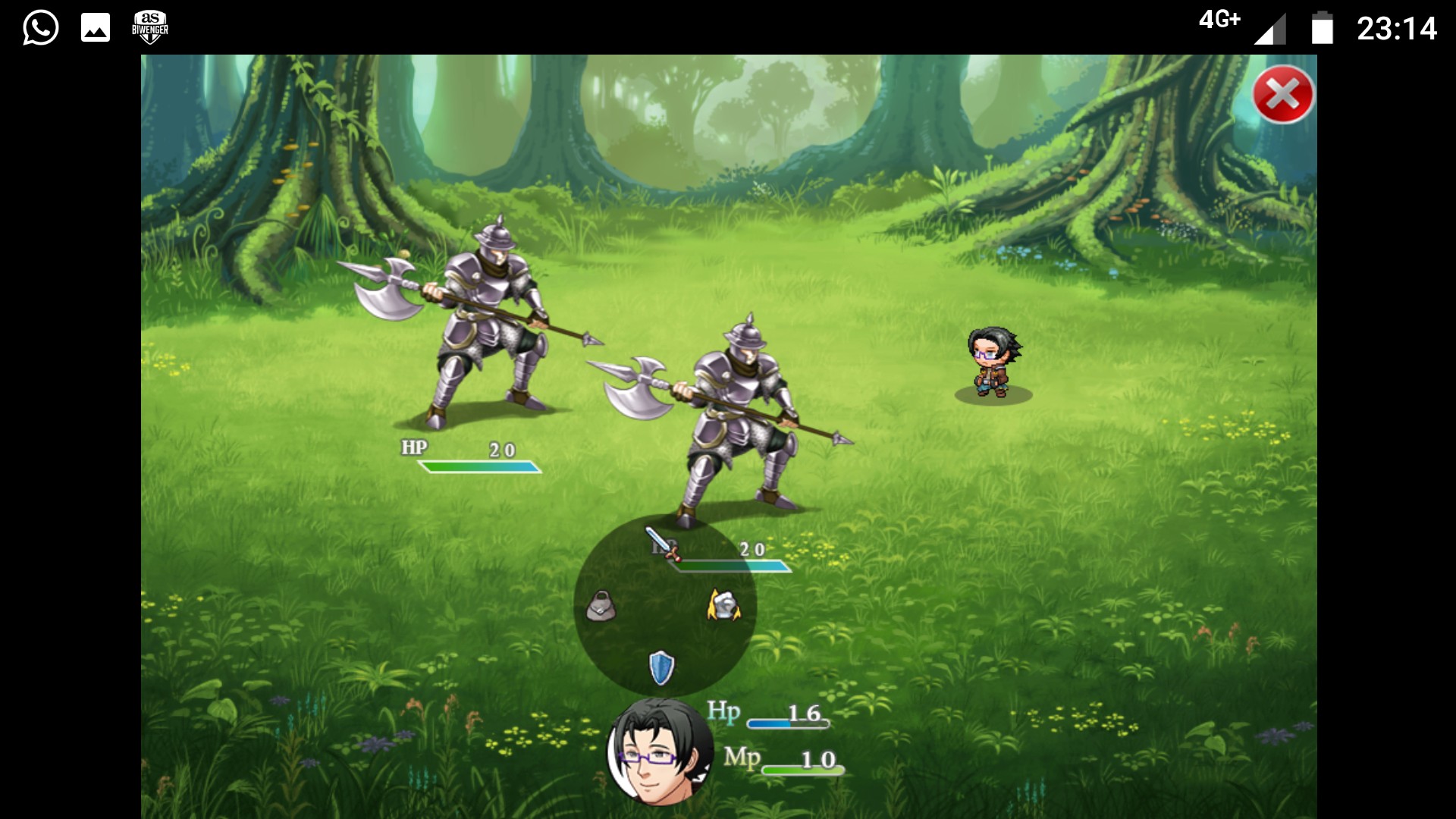Open the Biwenger notification icon

[149, 28]
